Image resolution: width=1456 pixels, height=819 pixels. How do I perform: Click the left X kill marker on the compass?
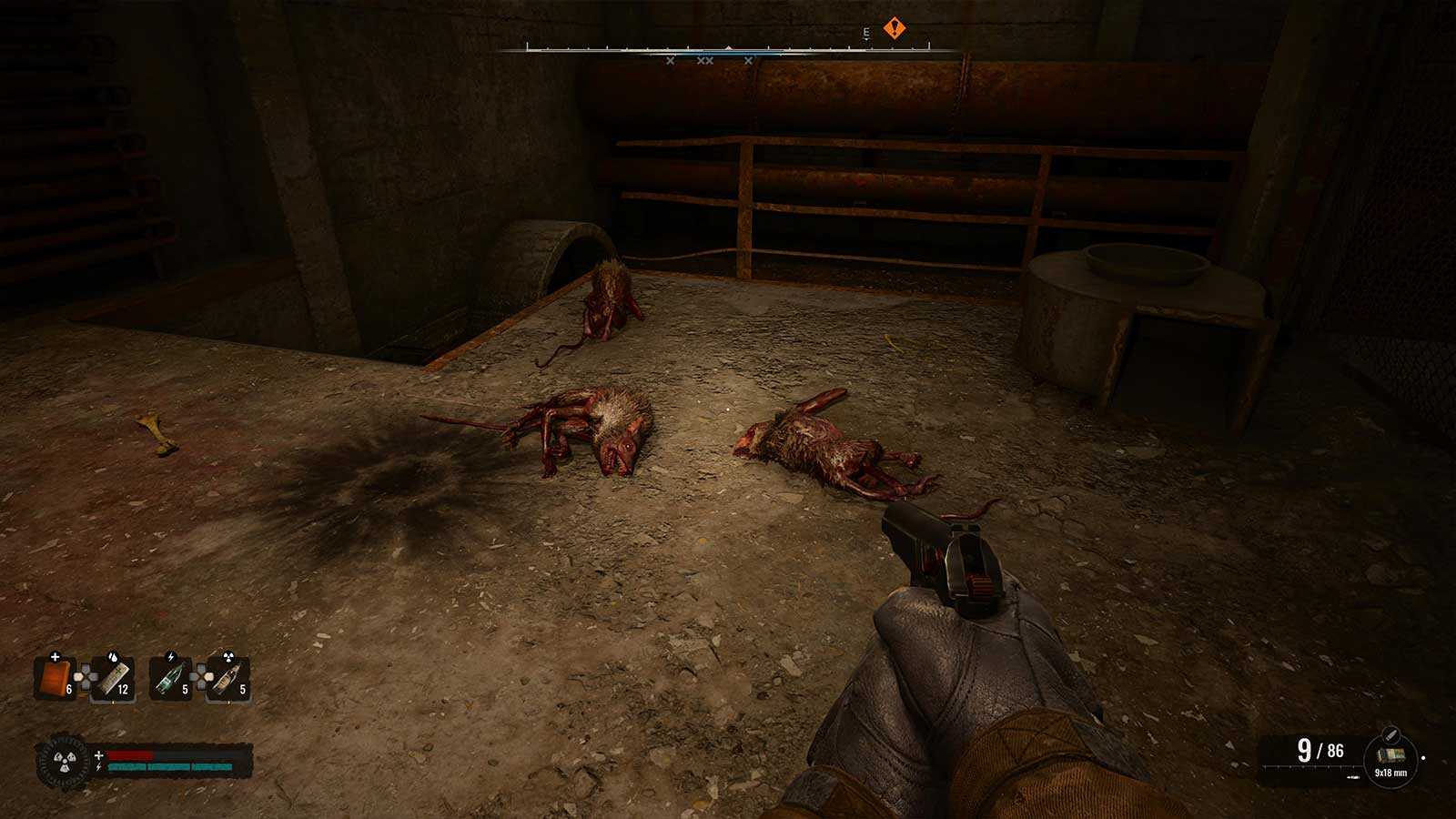click(x=670, y=61)
